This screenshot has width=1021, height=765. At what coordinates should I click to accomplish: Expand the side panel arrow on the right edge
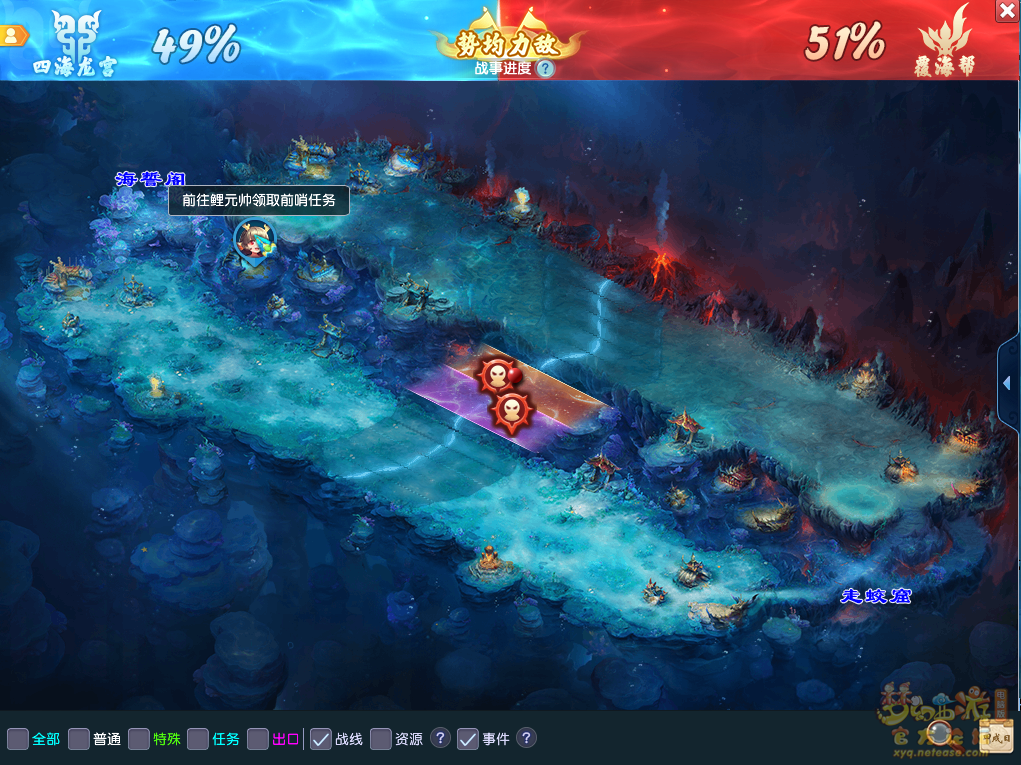(x=1007, y=383)
